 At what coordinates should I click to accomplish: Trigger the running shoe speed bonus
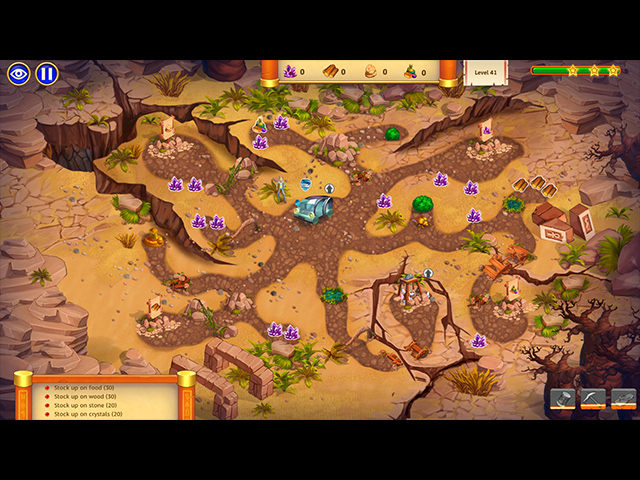click(x=623, y=399)
